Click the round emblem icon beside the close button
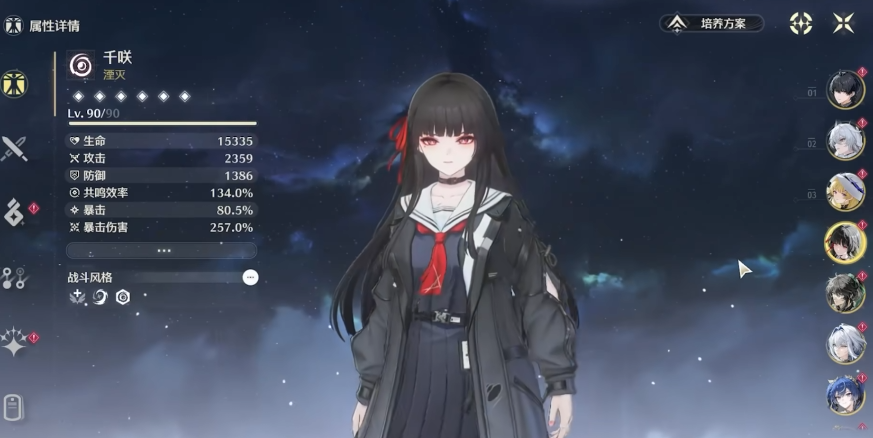The width and height of the screenshot is (873, 438). [x=801, y=23]
